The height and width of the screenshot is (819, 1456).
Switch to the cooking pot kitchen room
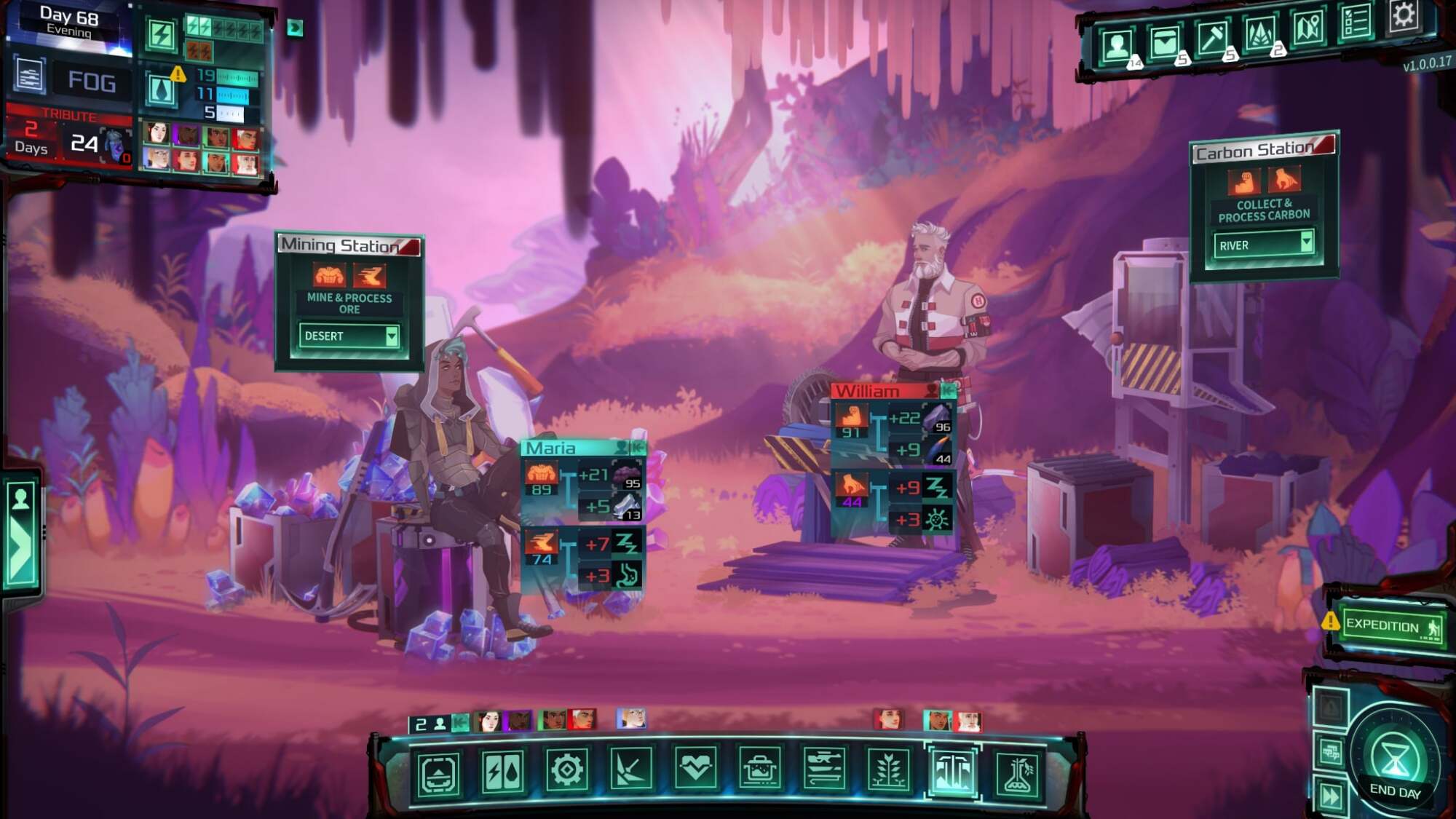(x=760, y=769)
